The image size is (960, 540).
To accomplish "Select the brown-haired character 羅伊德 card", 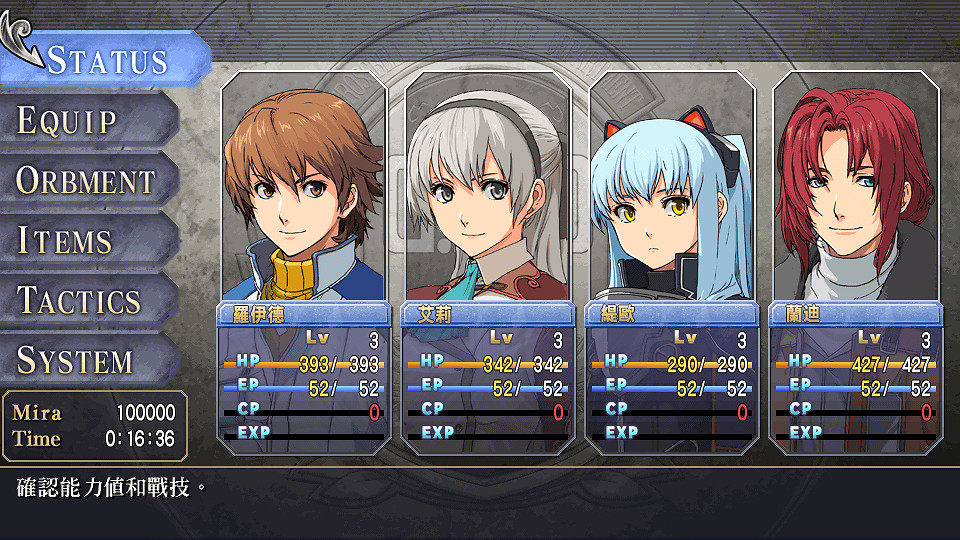I will [302, 260].
